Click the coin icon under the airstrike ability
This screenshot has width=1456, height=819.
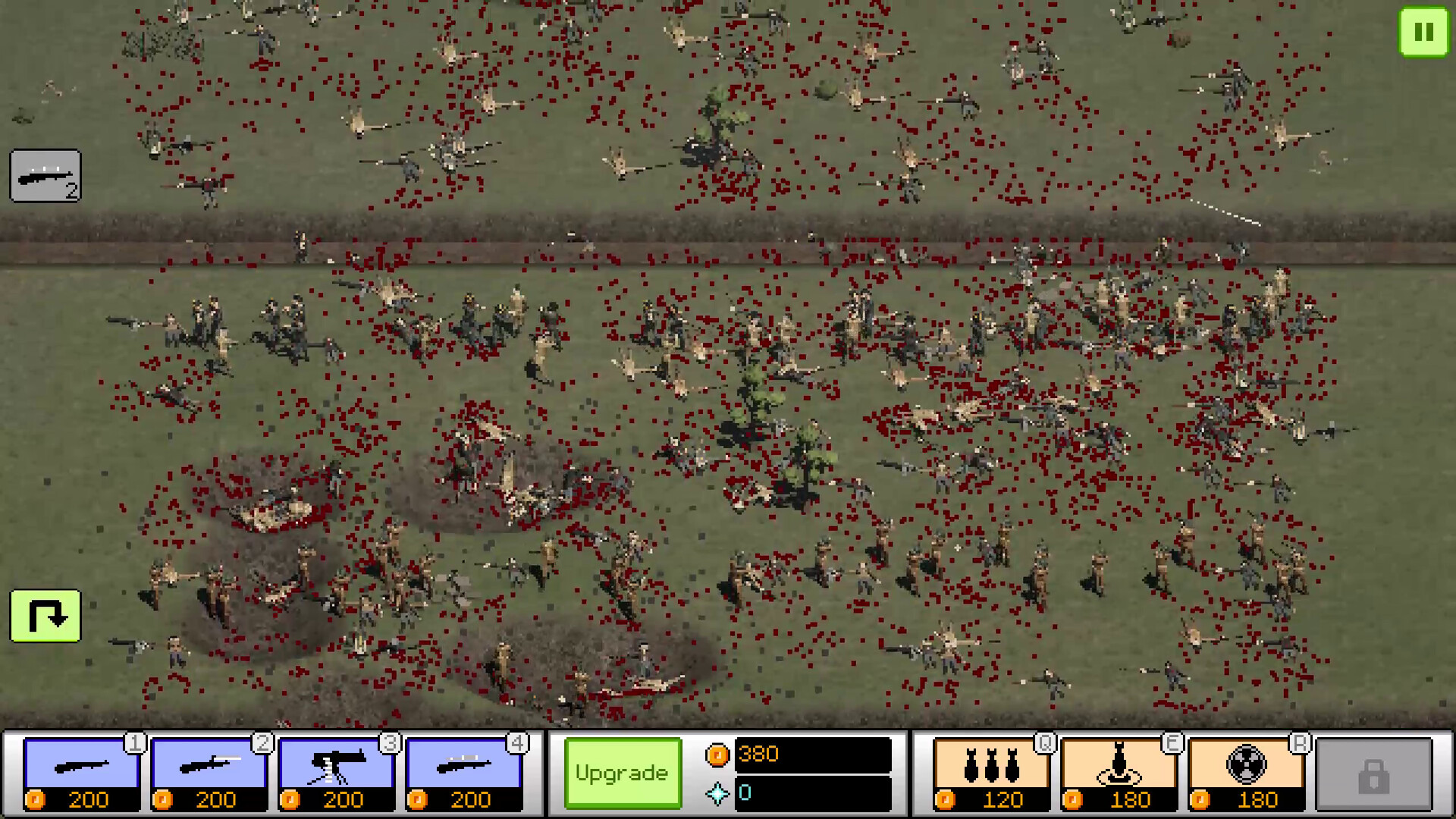coord(944,800)
